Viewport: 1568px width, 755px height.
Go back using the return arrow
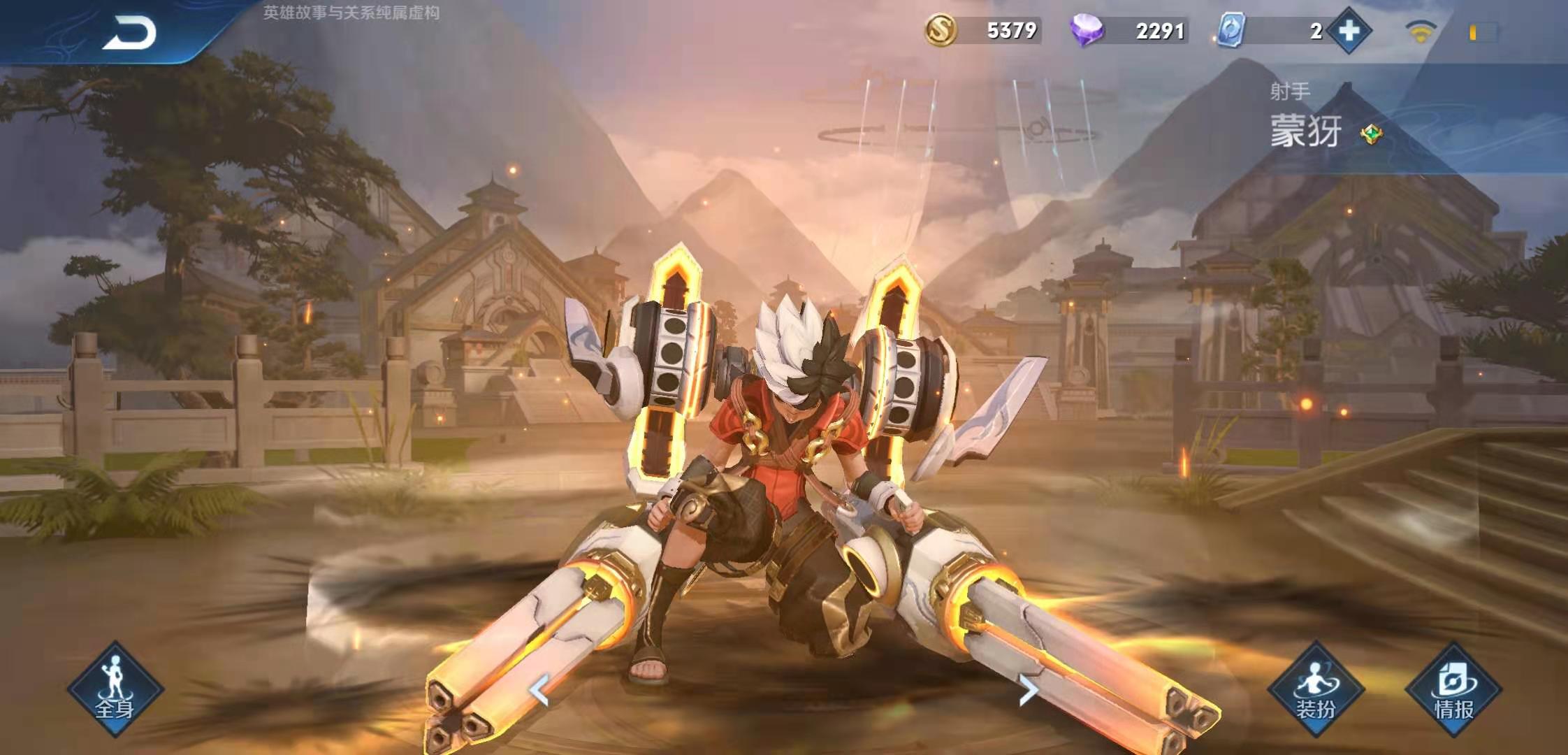[x=130, y=33]
